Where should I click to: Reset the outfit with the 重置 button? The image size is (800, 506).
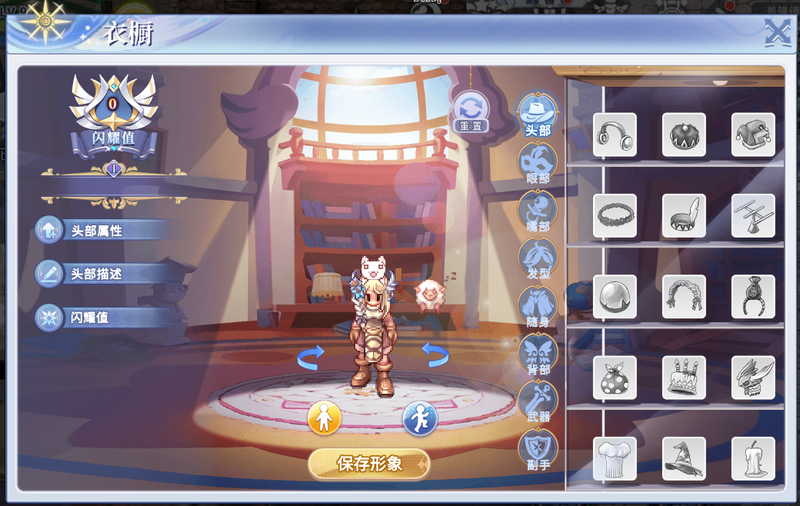pos(468,112)
